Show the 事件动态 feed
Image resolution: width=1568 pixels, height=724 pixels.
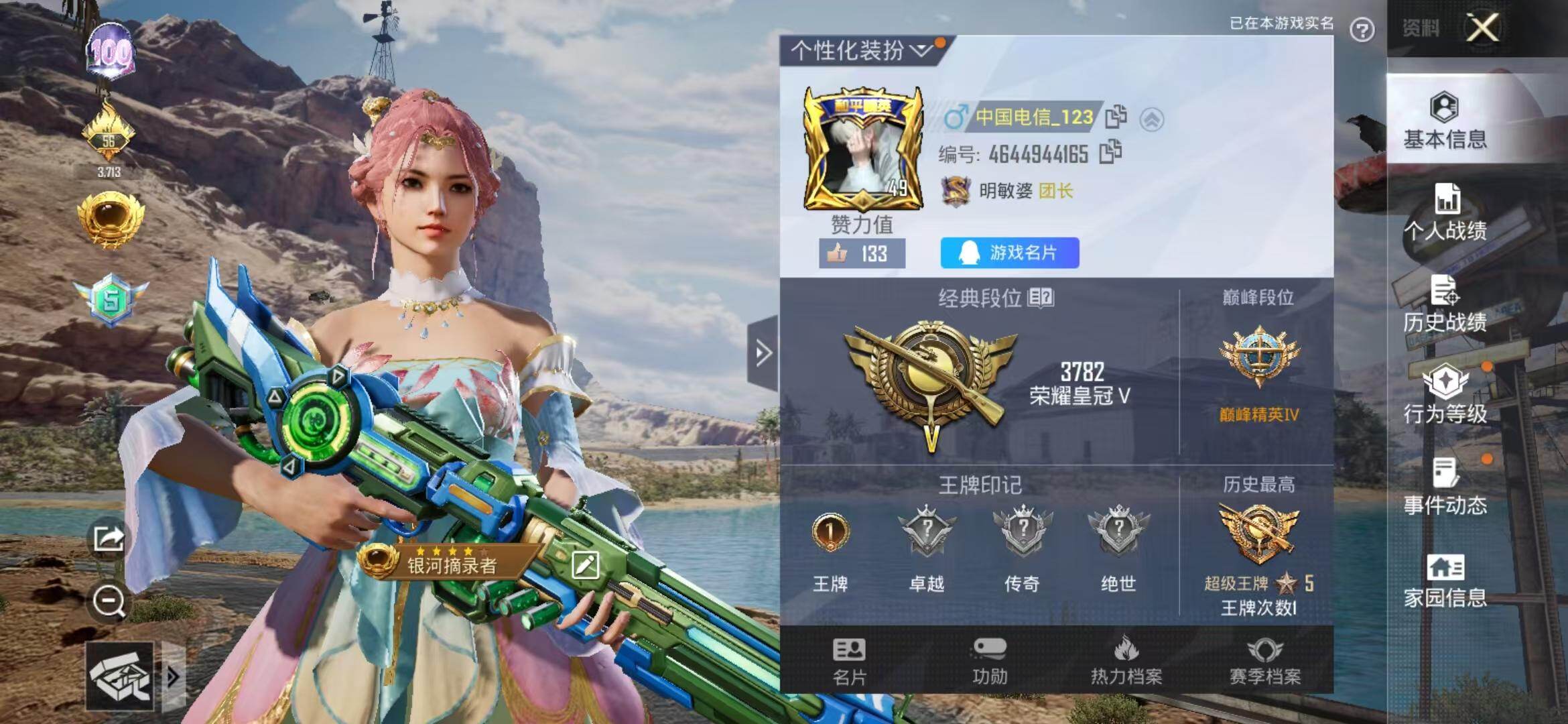click(x=1445, y=487)
